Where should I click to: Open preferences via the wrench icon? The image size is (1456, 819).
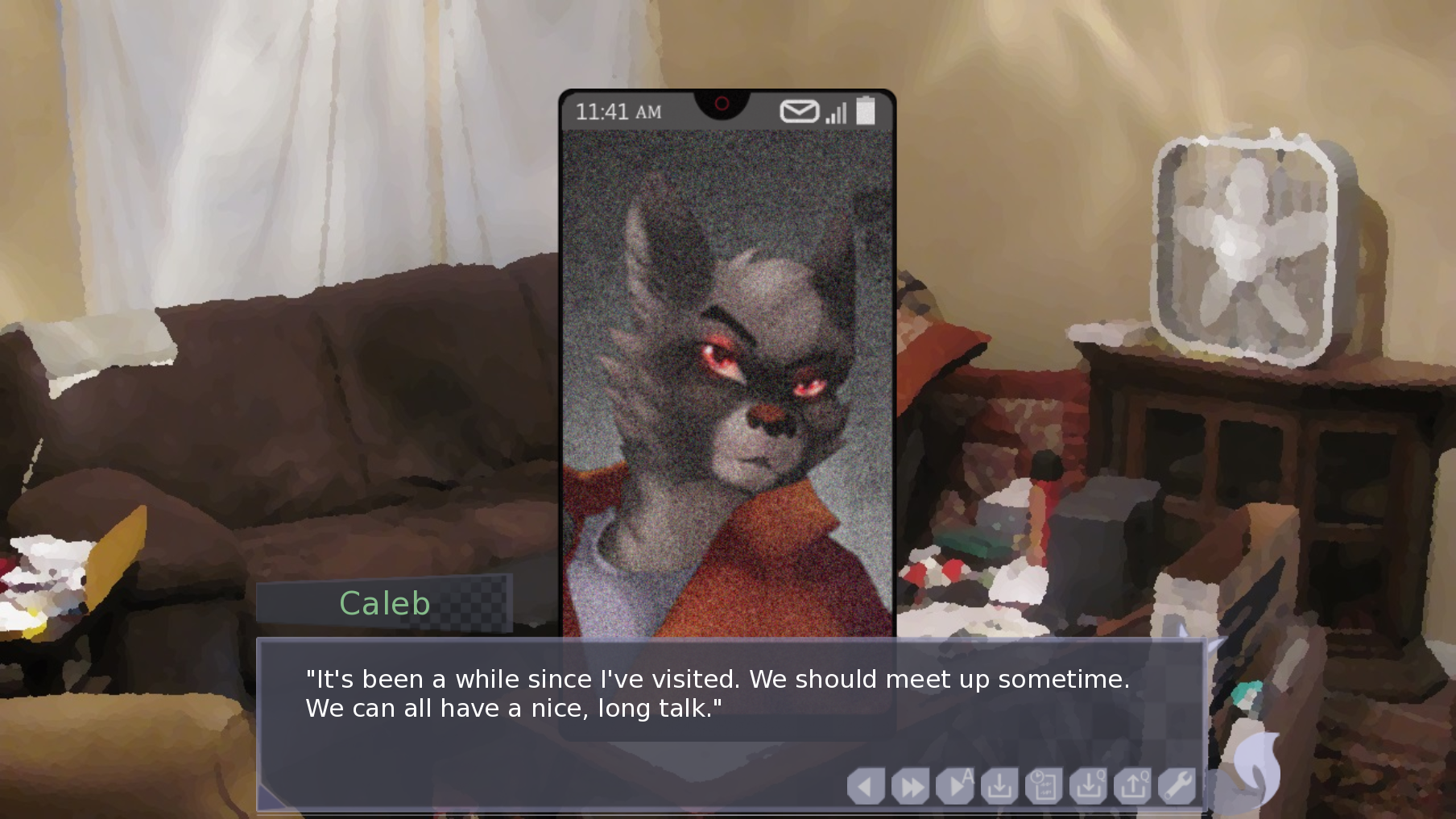1177,786
